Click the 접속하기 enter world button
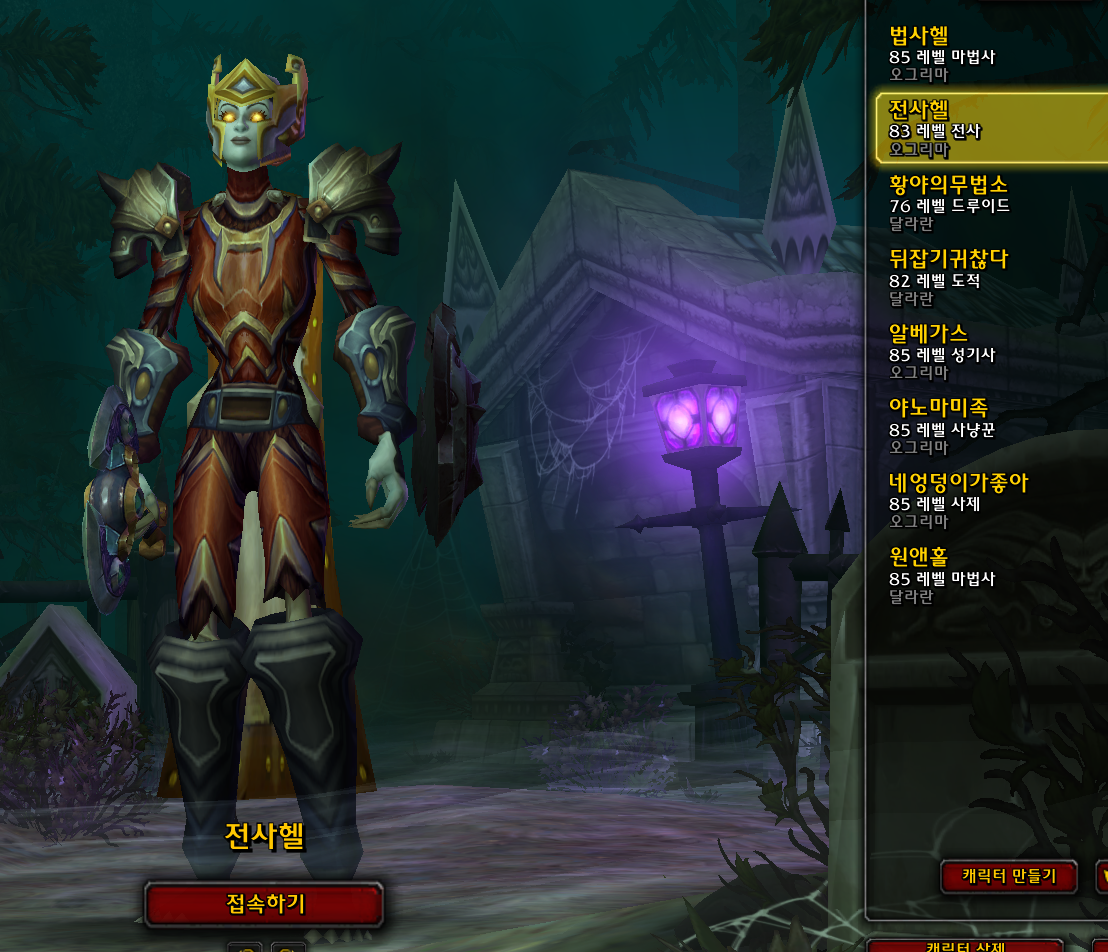 pyautogui.click(x=264, y=905)
